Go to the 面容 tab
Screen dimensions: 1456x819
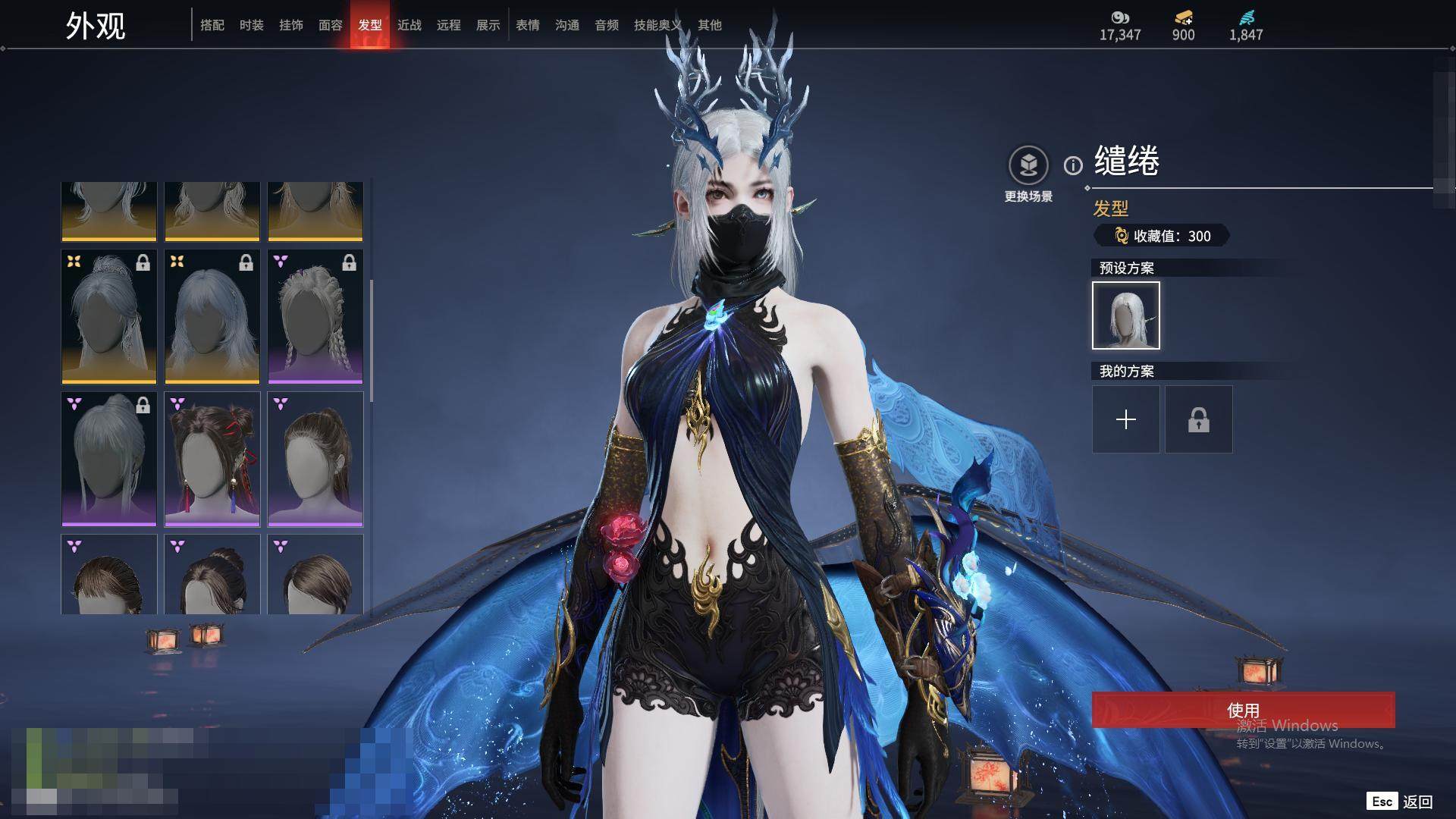tap(331, 25)
